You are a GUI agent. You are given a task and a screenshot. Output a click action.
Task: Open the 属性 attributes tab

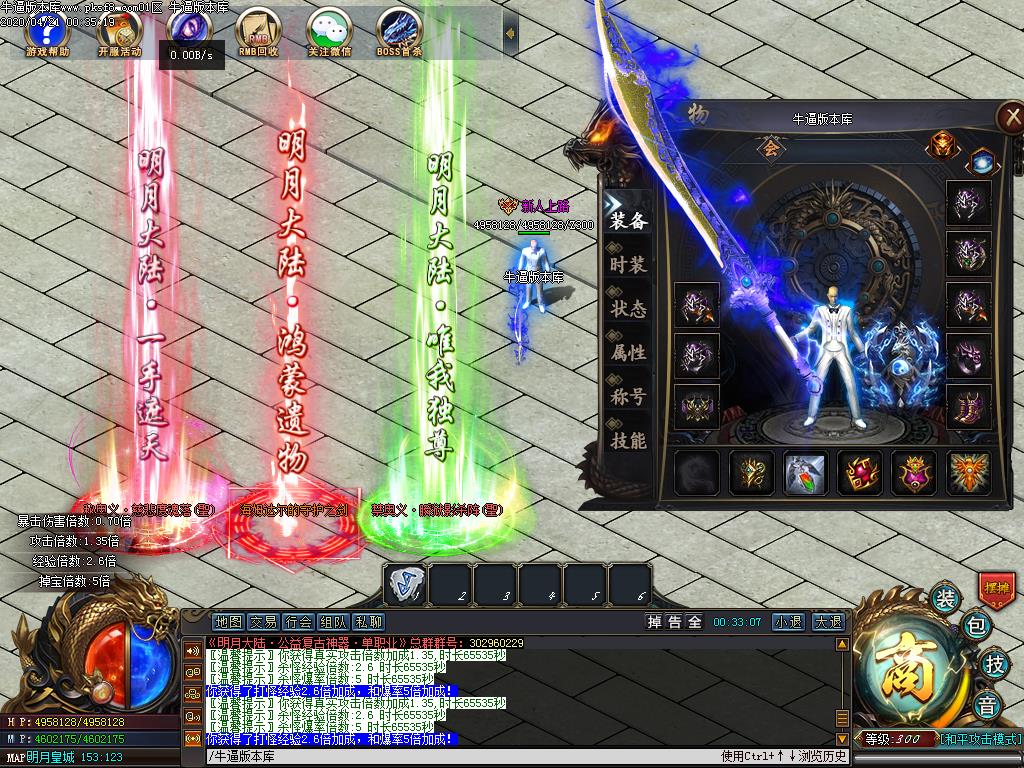point(628,353)
